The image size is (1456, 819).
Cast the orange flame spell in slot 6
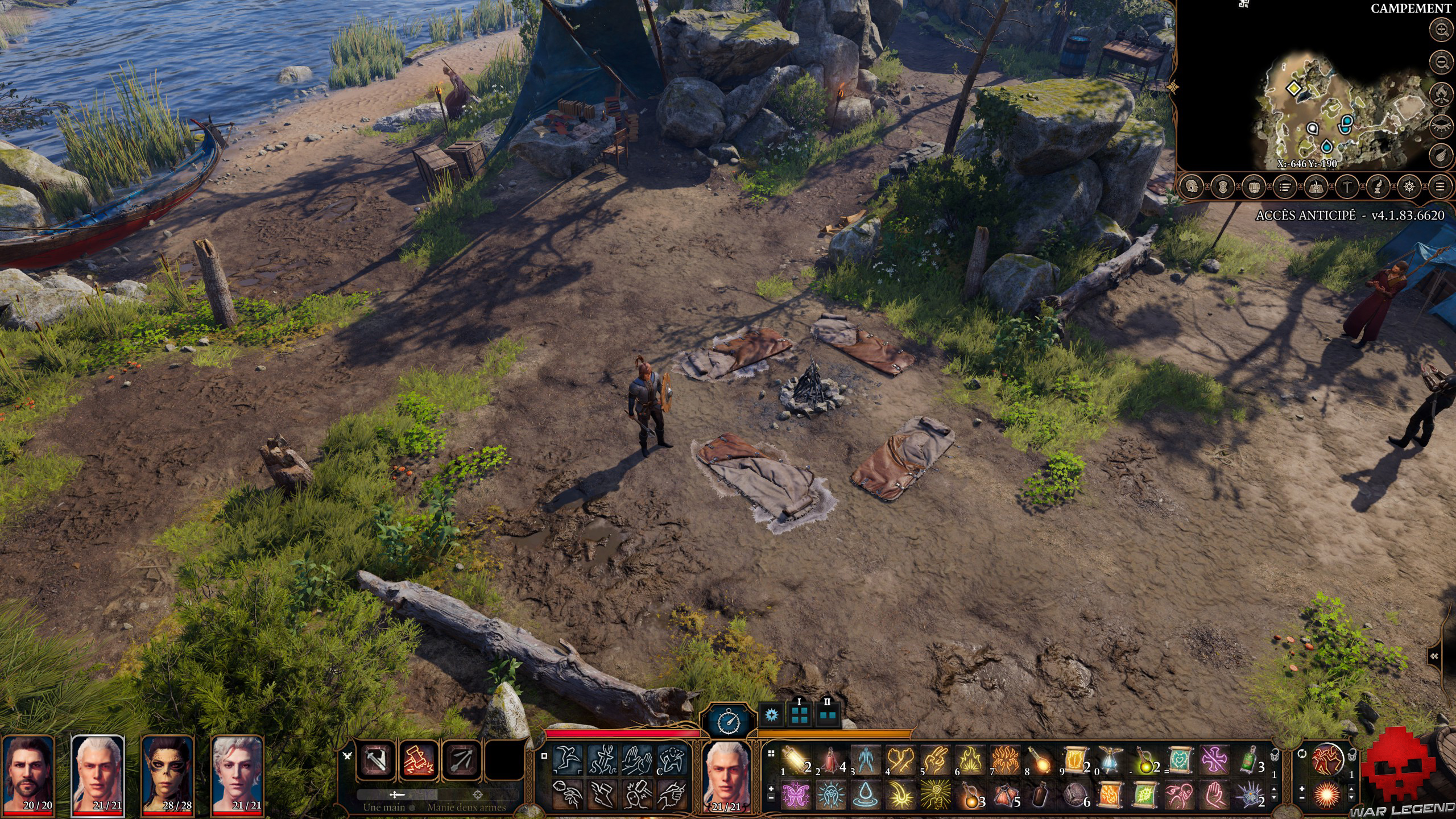coord(969,759)
